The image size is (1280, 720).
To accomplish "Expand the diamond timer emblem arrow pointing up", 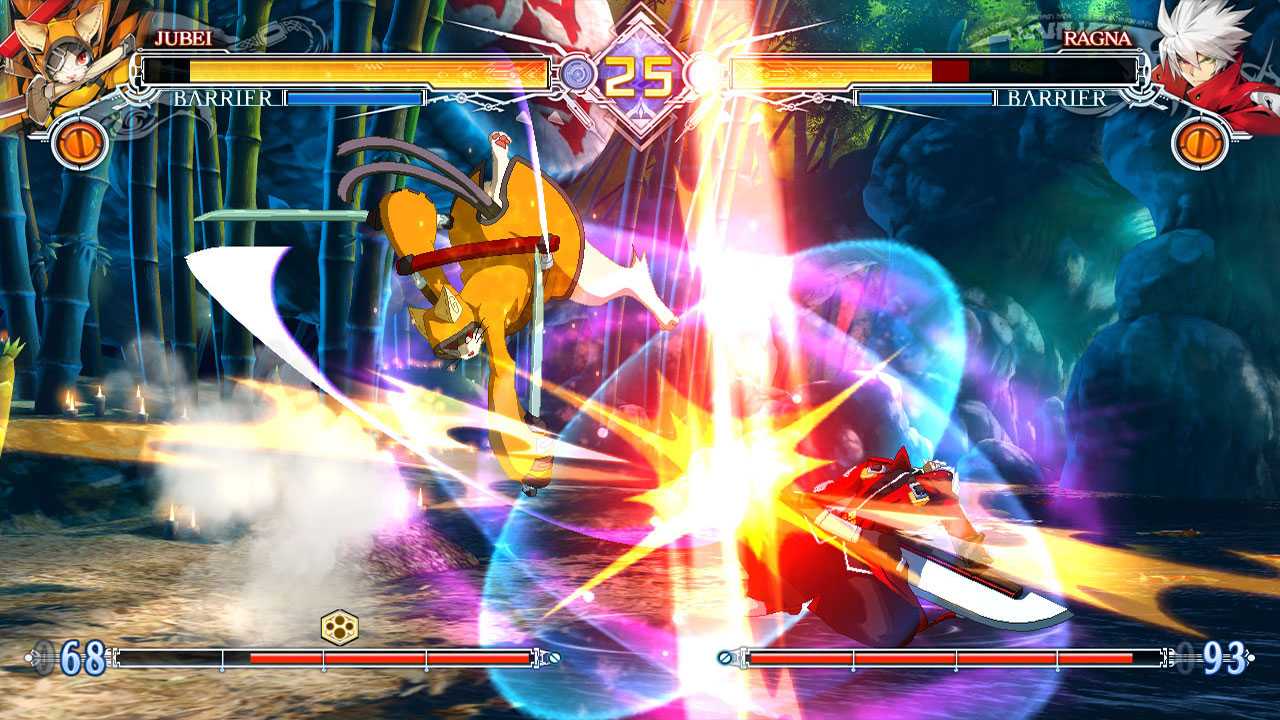I will pyautogui.click(x=640, y=22).
